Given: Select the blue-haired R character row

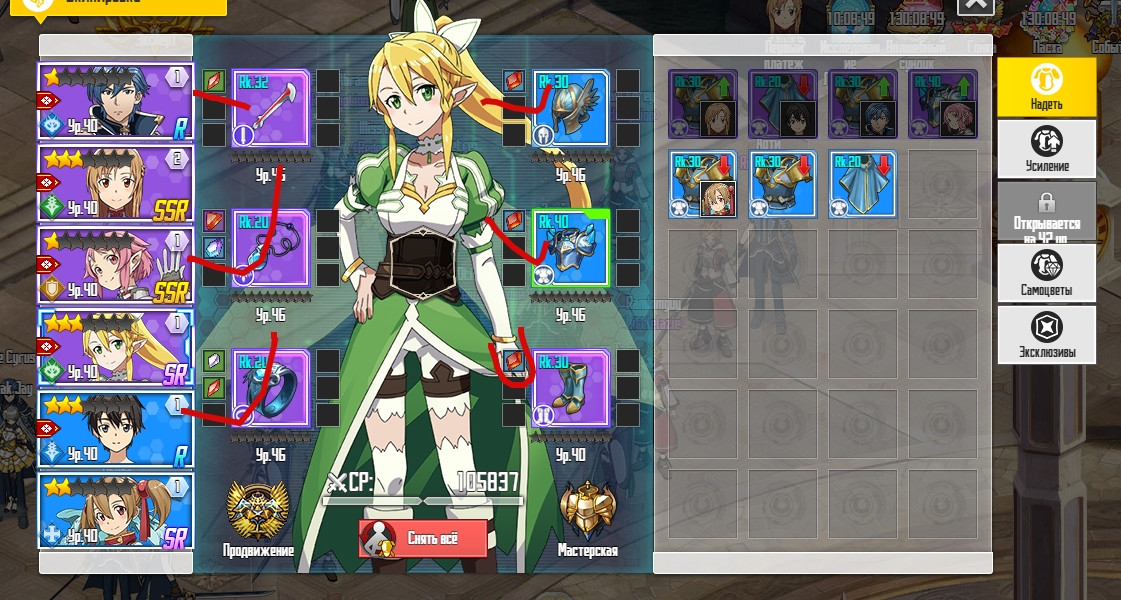Looking at the screenshot, I should pos(116,103).
